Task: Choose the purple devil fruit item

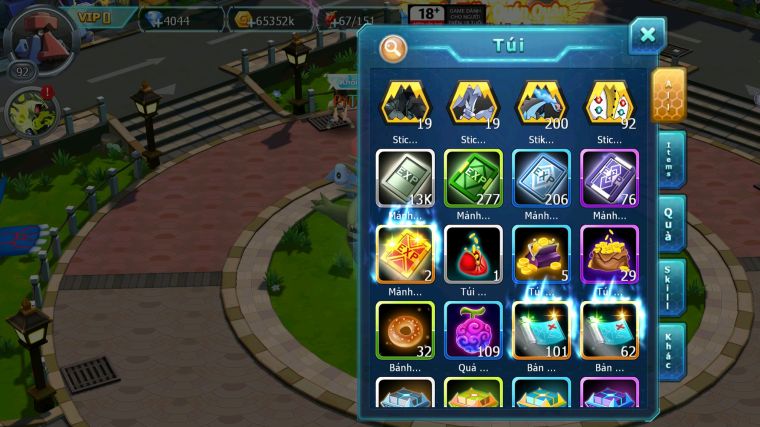Action: [x=473, y=329]
